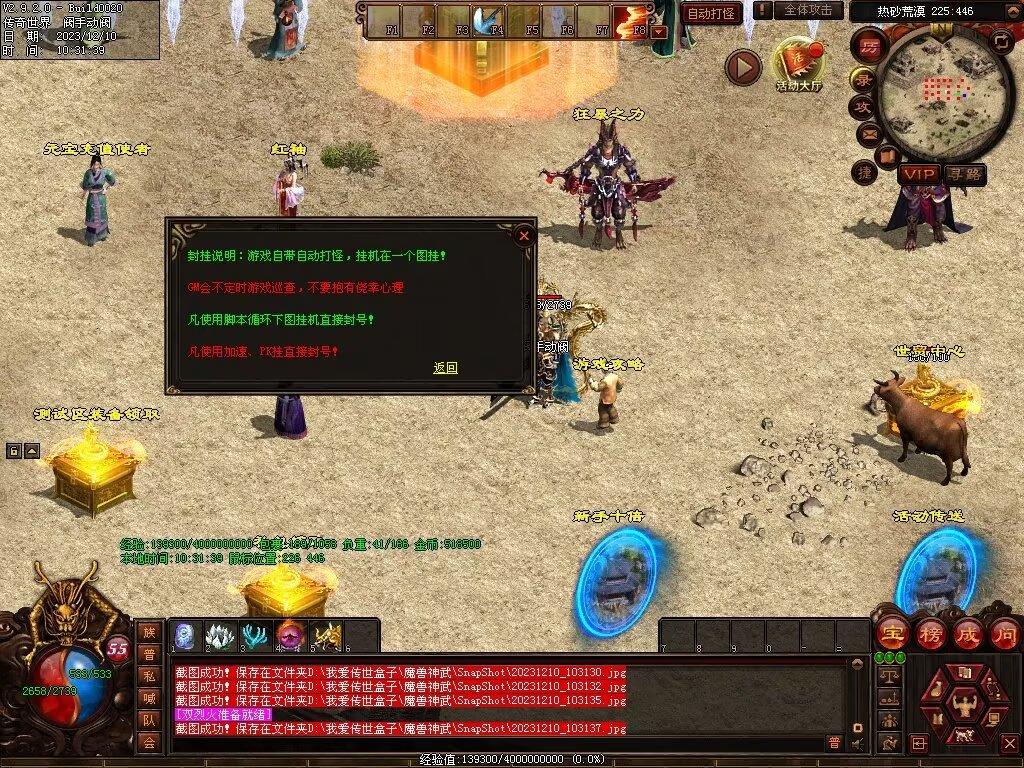Viewport: 1024px width, 768px height.
Task: Click the 返回 link in the dialog
Action: tap(445, 368)
